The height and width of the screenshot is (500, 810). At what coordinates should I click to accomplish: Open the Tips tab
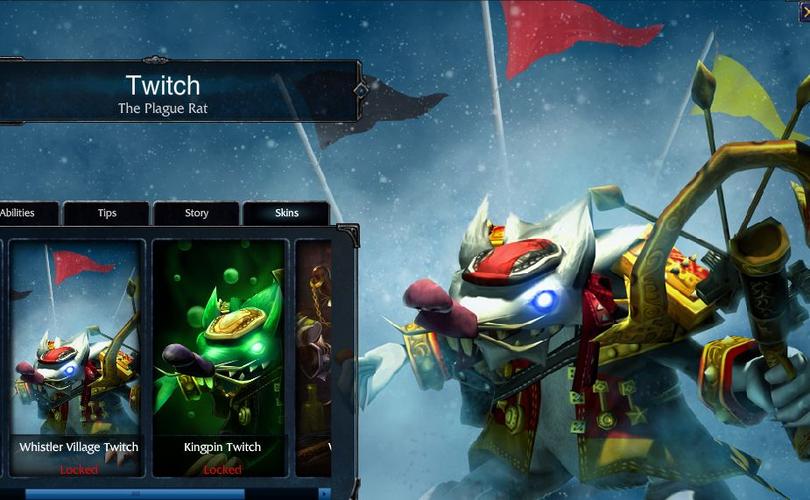point(107,213)
